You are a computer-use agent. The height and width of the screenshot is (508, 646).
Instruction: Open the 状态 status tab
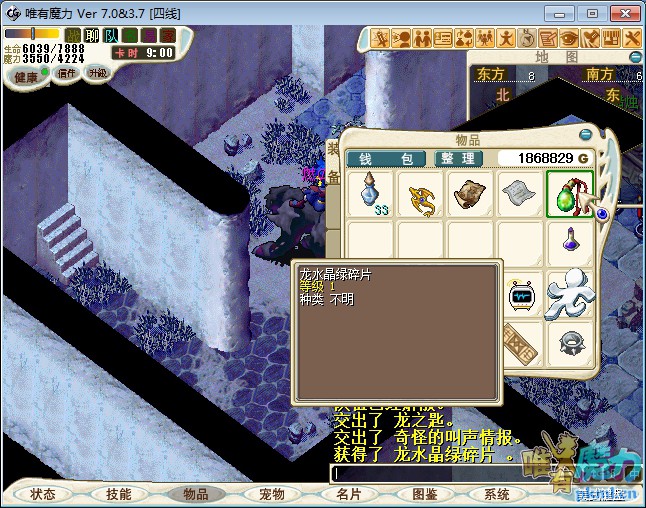click(43, 494)
